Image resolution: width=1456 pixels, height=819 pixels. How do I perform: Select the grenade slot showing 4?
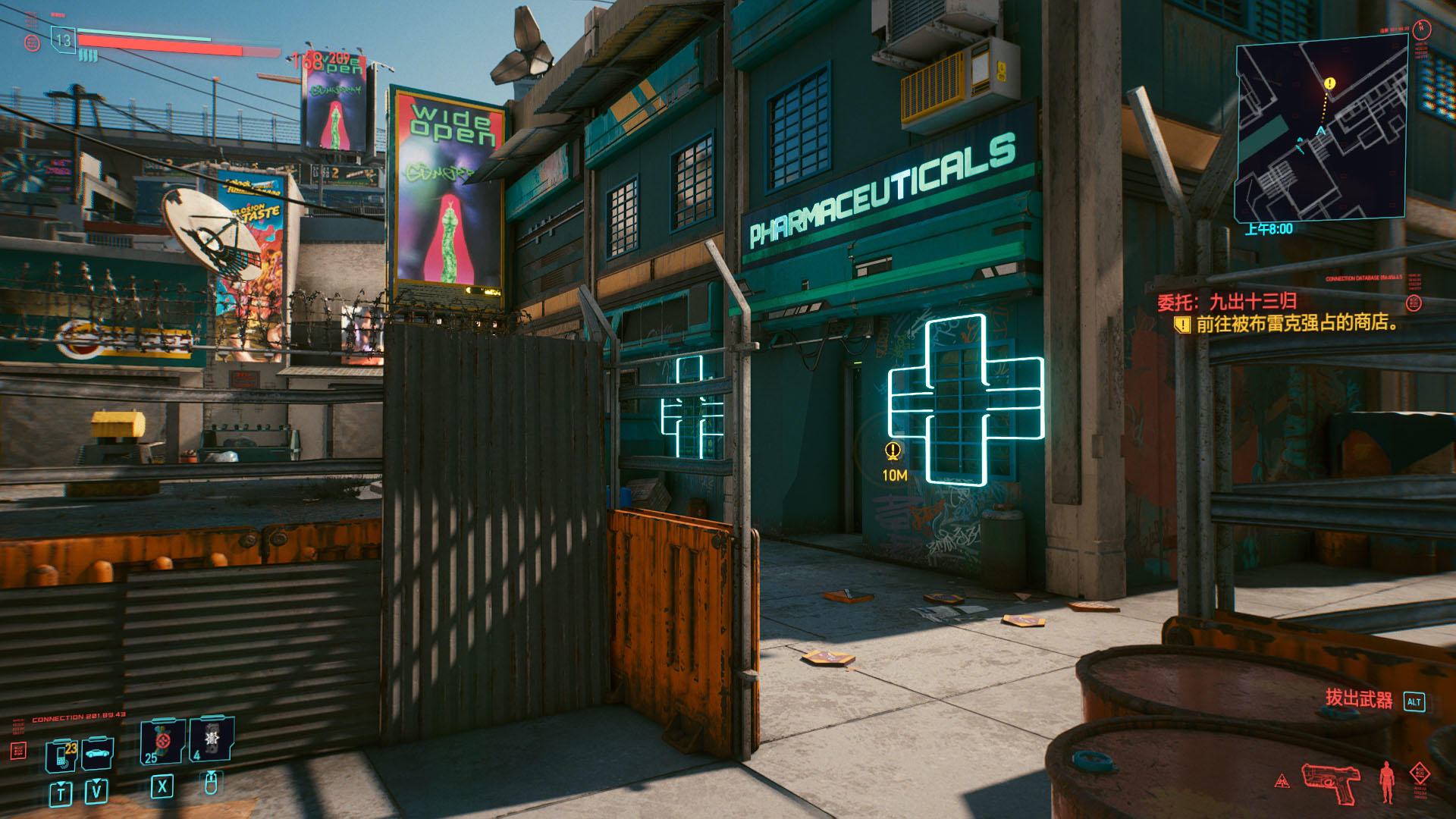click(x=212, y=739)
